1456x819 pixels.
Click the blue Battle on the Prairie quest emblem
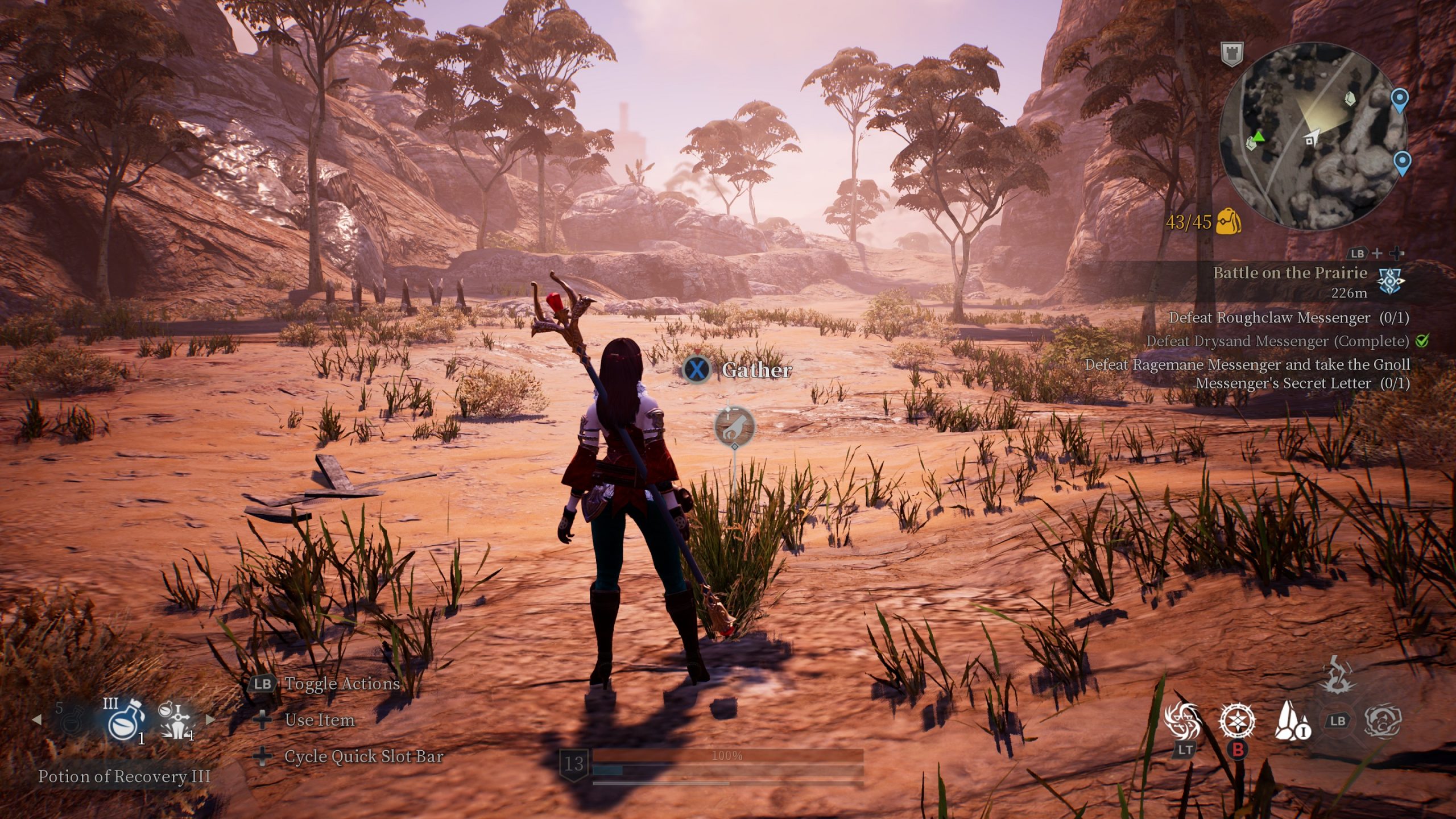point(1390,281)
